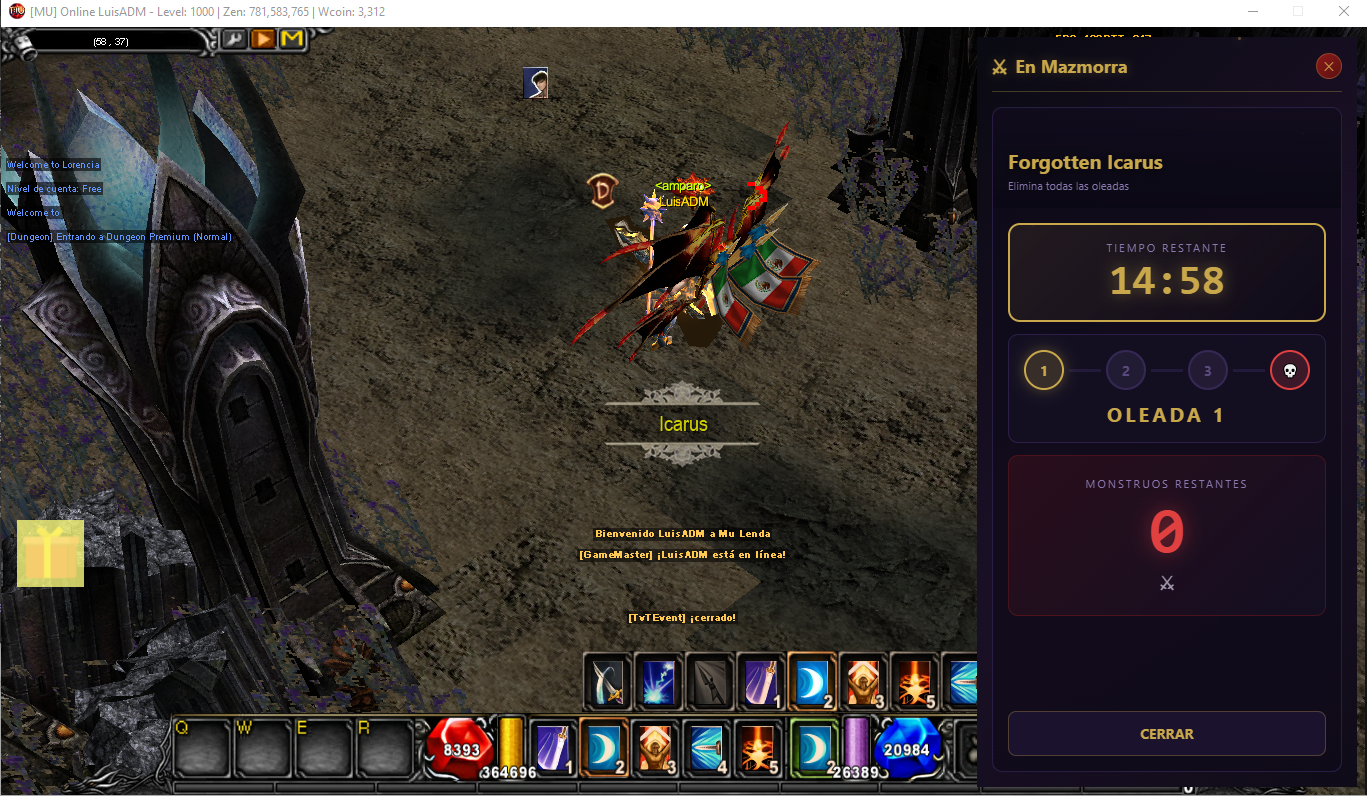Click the CERRAR button
1367x796 pixels.
[1166, 734]
